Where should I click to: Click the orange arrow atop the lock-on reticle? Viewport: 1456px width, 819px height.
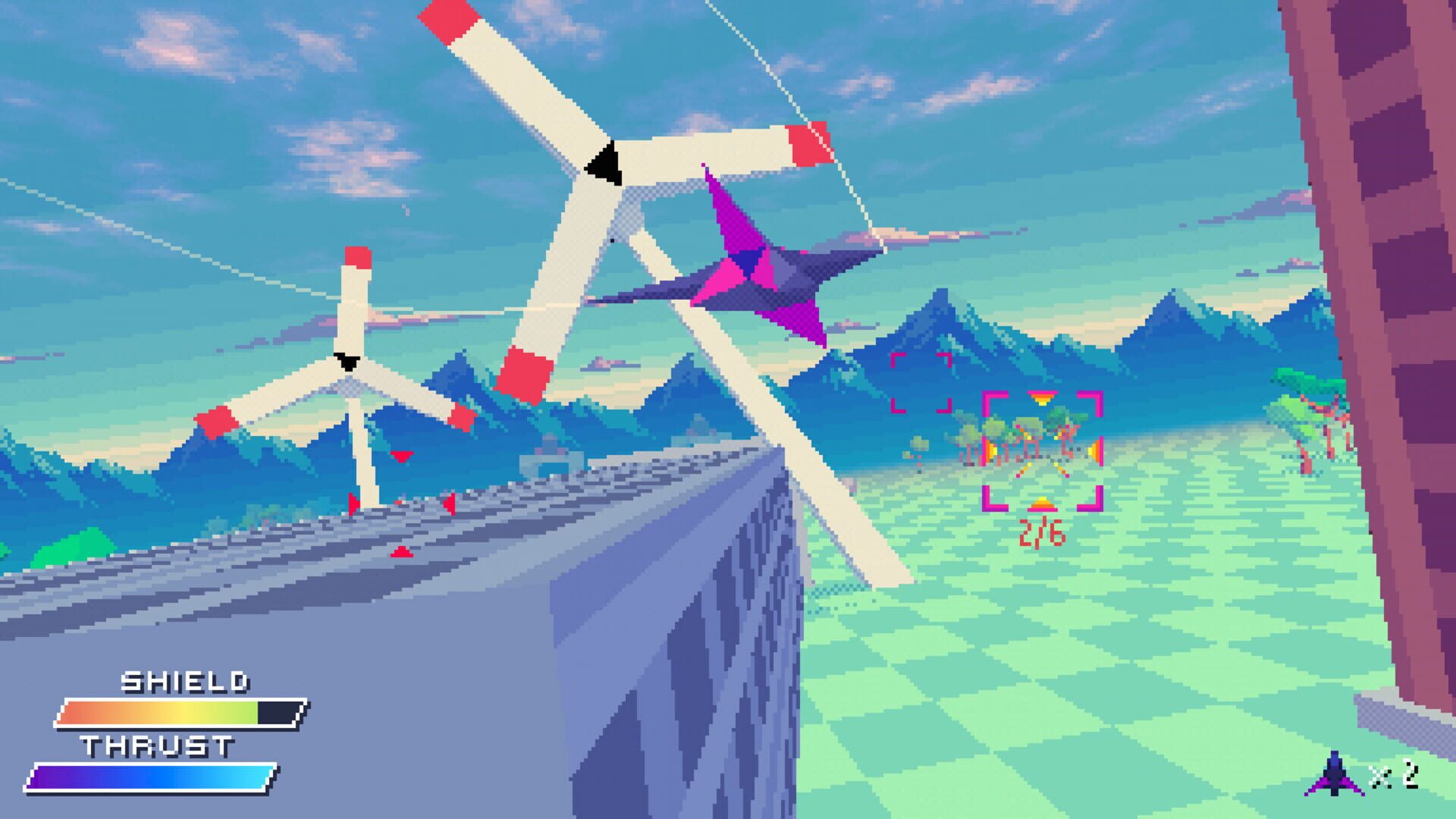coord(1043,396)
